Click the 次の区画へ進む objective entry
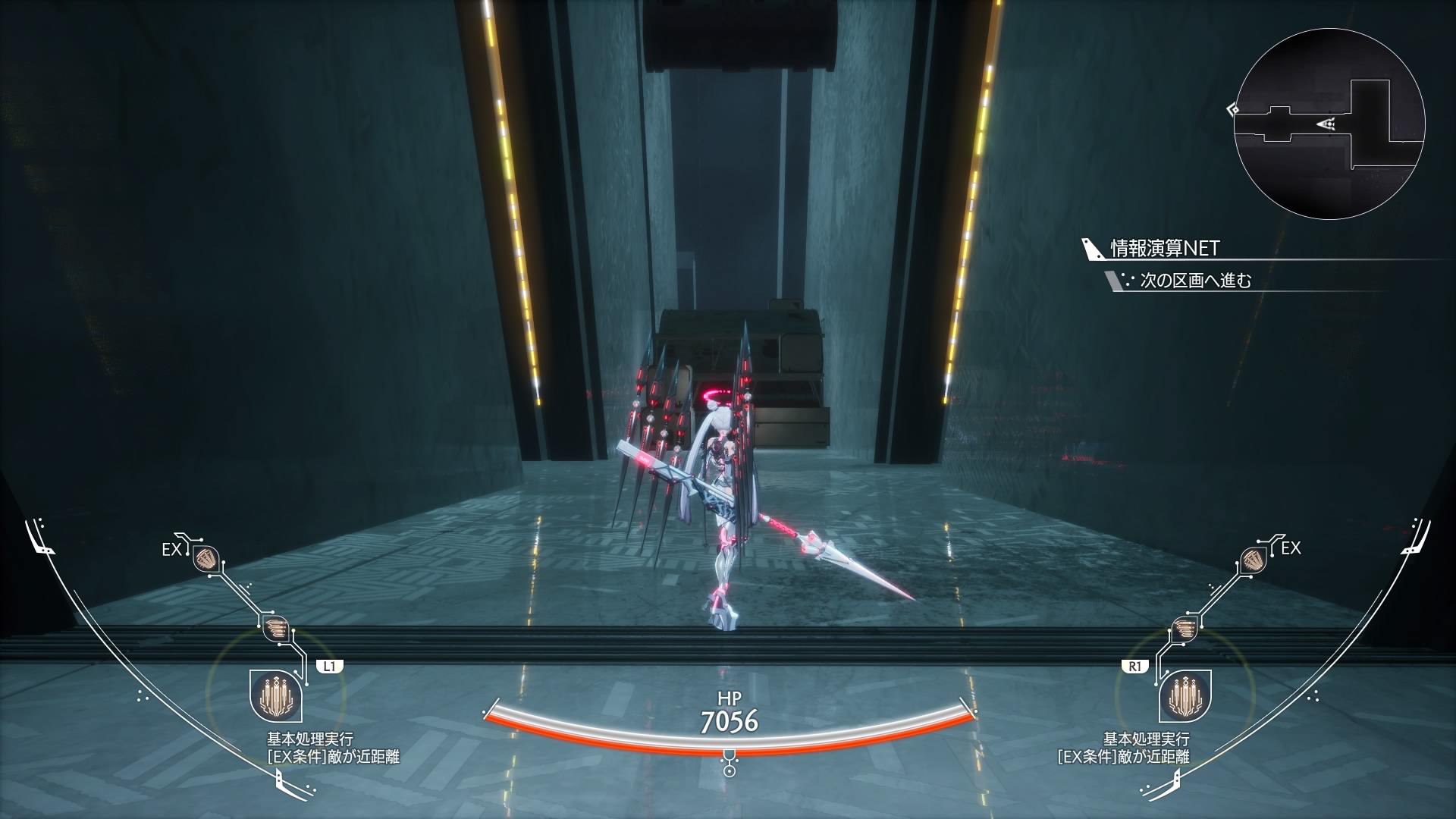 (1195, 281)
